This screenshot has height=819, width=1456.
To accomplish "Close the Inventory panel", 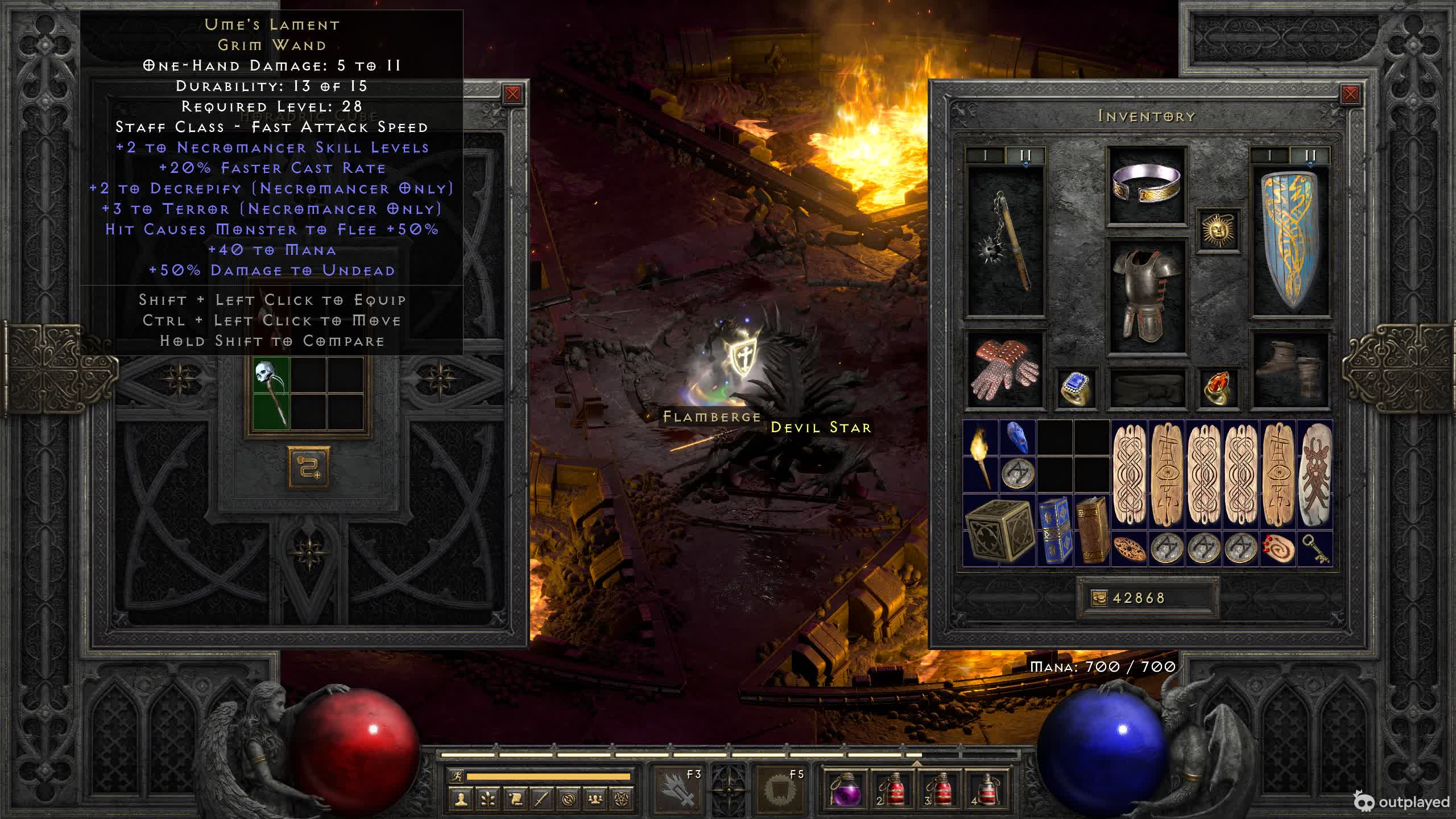I will point(1350,94).
